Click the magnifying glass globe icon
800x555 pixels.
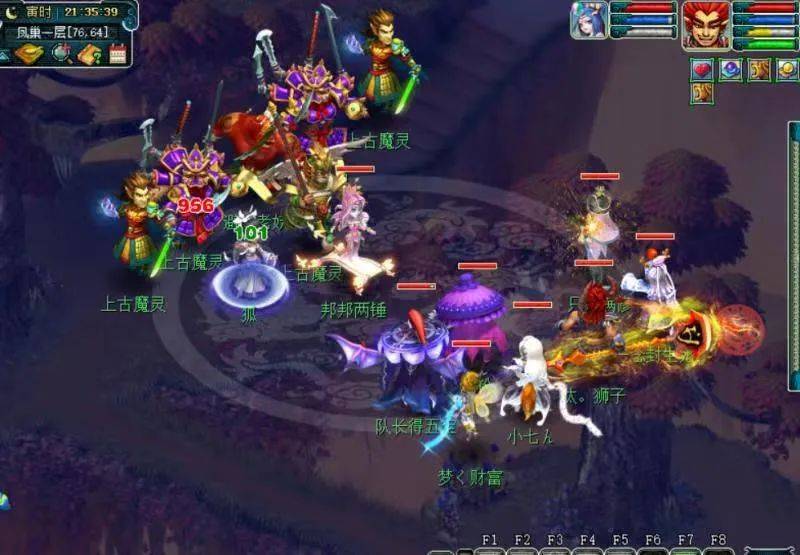pos(61,53)
